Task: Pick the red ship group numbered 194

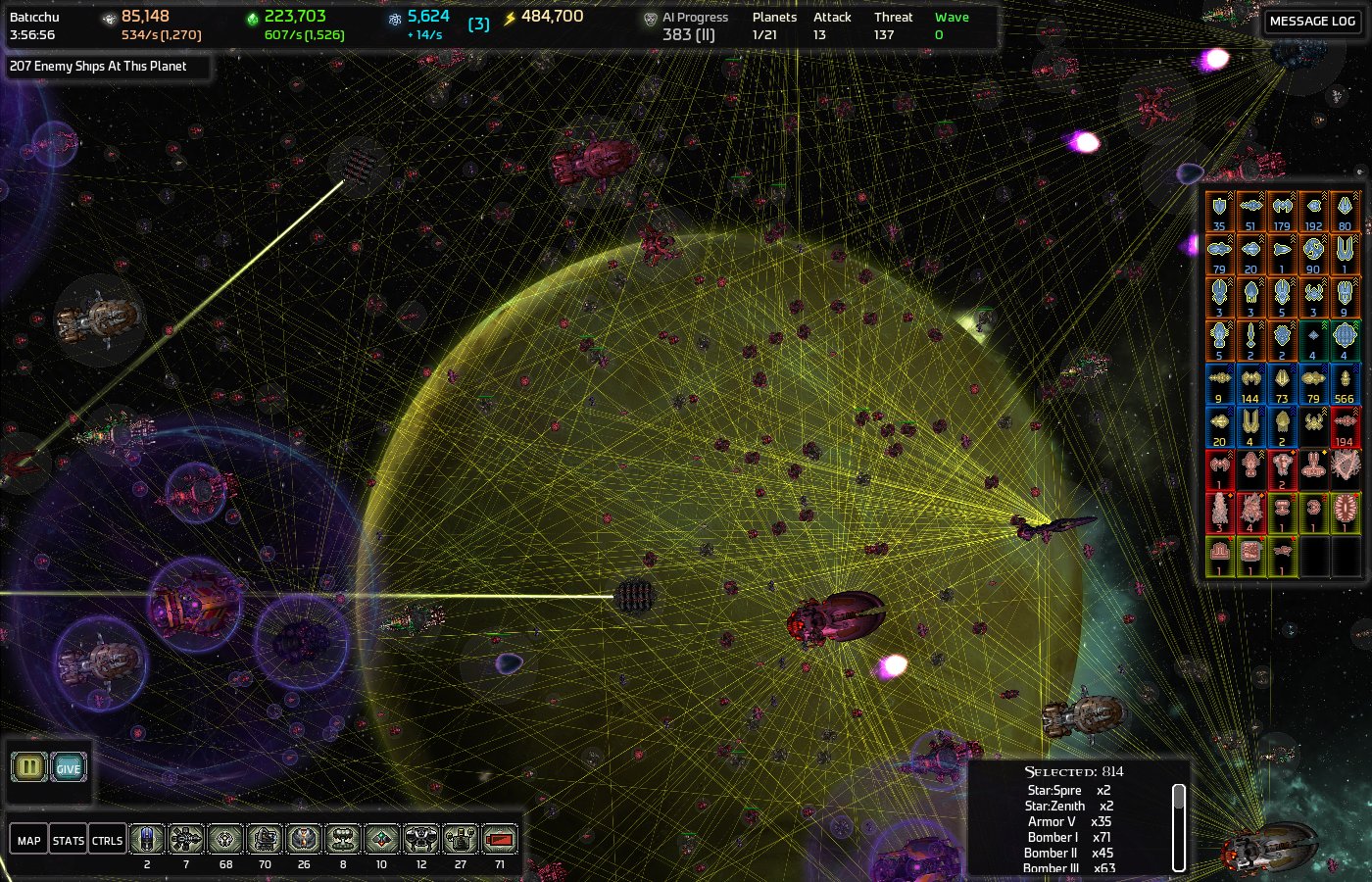Action: [1345, 426]
